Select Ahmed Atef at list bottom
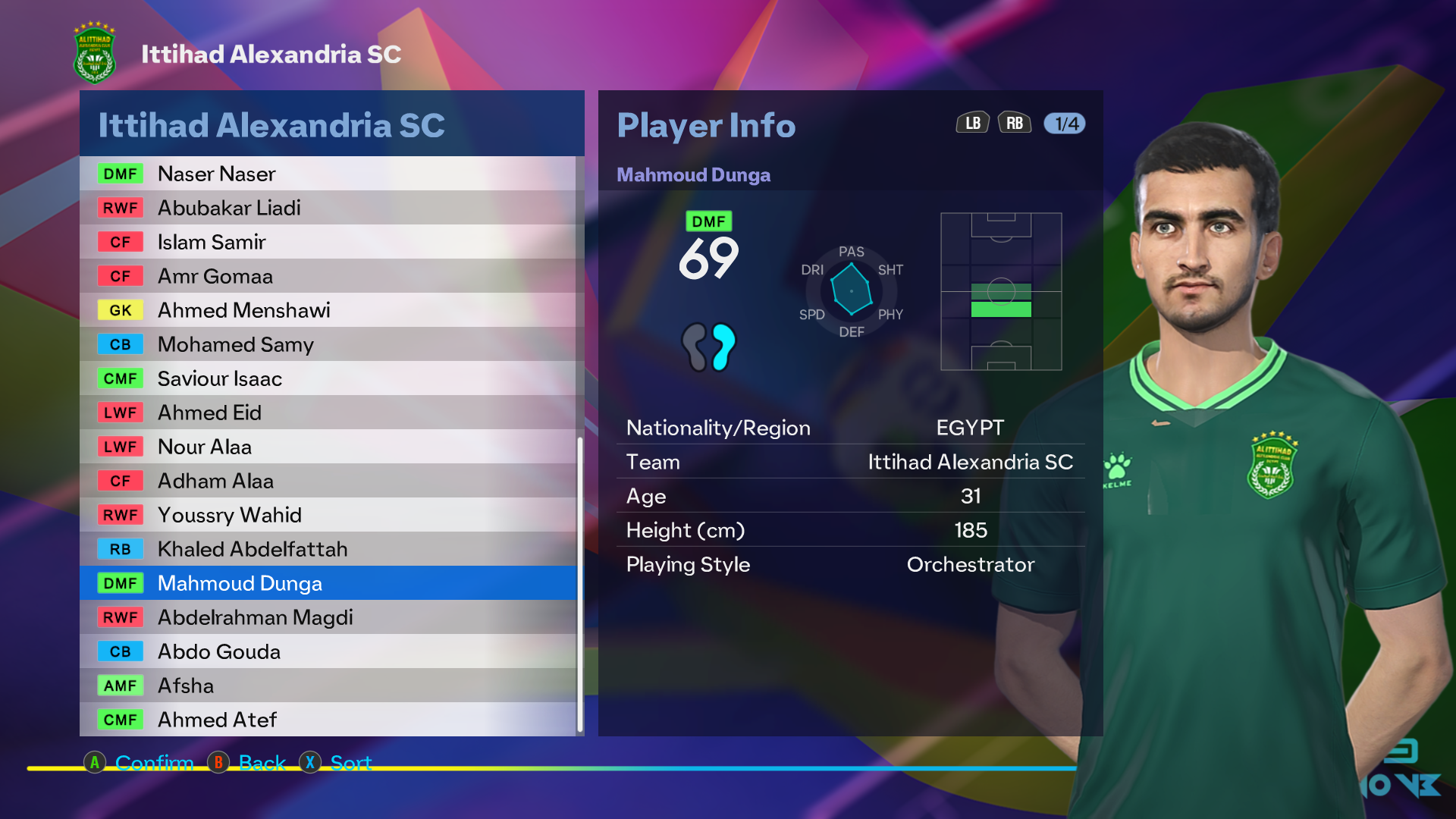 (x=328, y=720)
